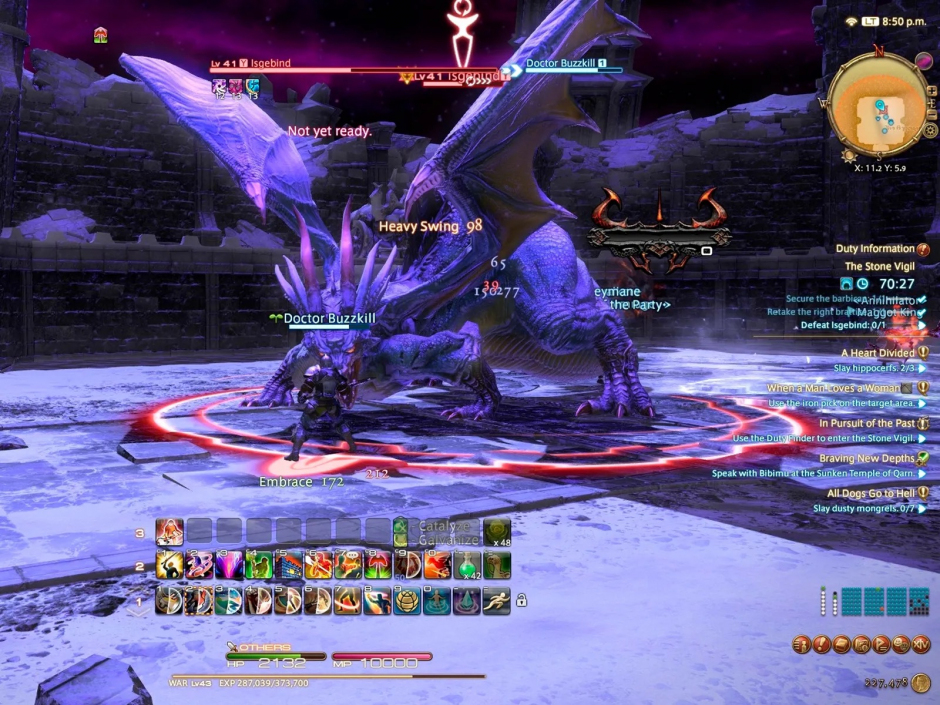Target Isgebind via its enemy nameplate bar
Image resolution: width=940 pixels, height=705 pixels.
(350, 68)
